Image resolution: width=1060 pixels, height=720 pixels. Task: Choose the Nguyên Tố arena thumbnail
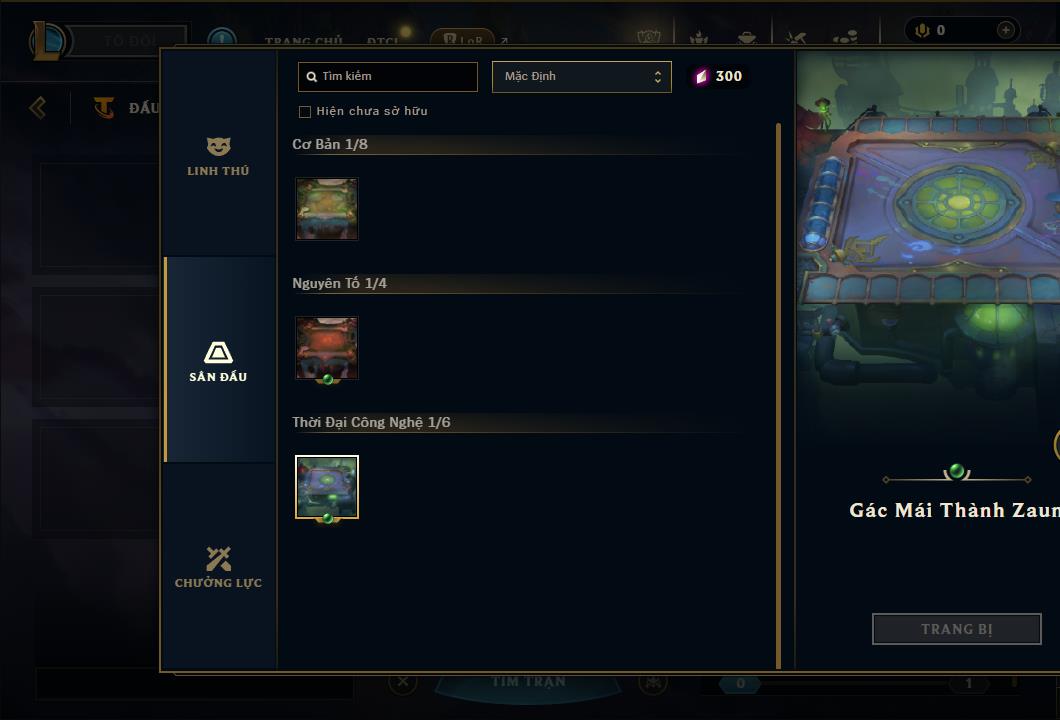click(327, 348)
